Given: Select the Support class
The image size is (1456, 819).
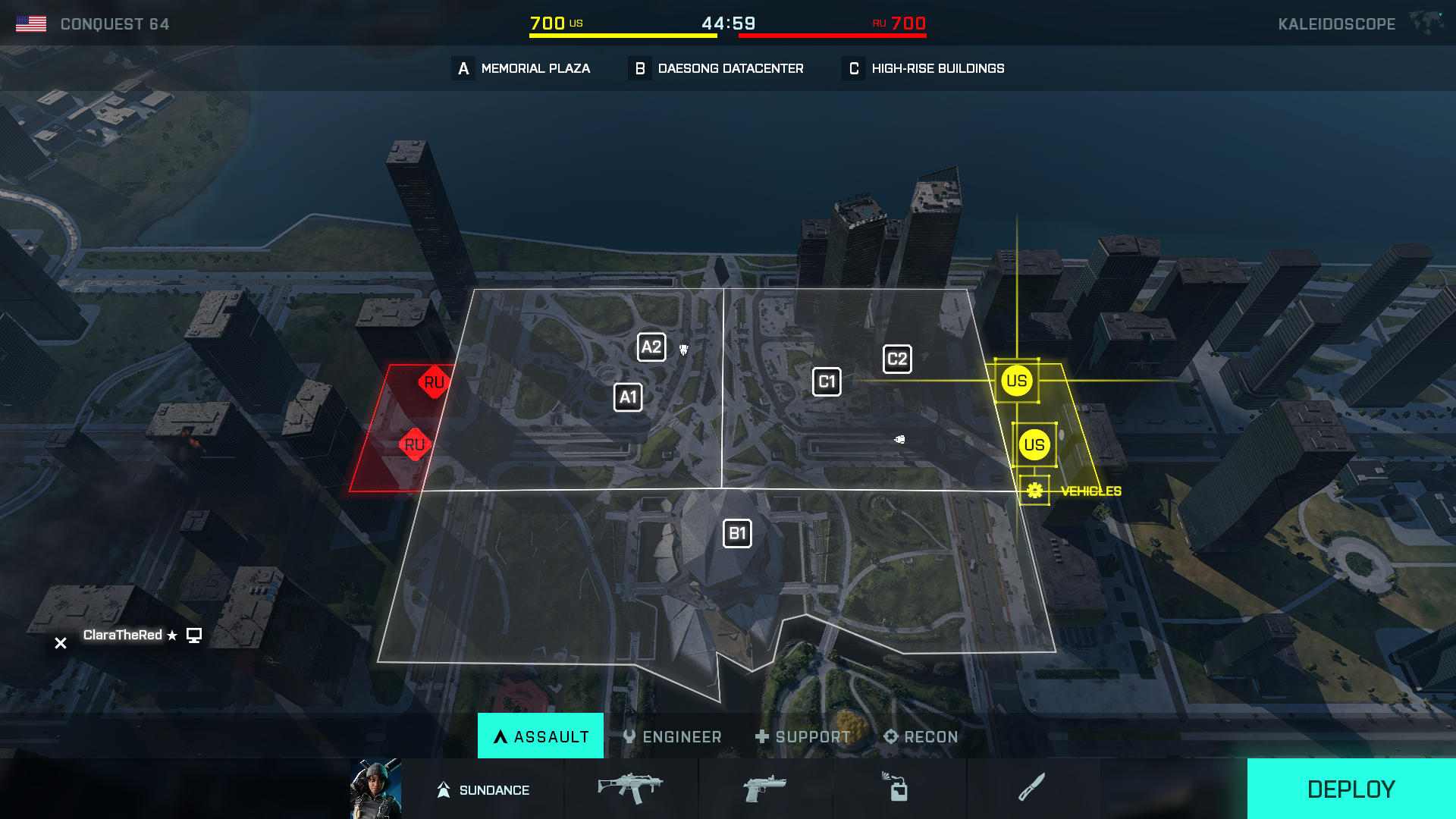Looking at the screenshot, I should coord(802,736).
